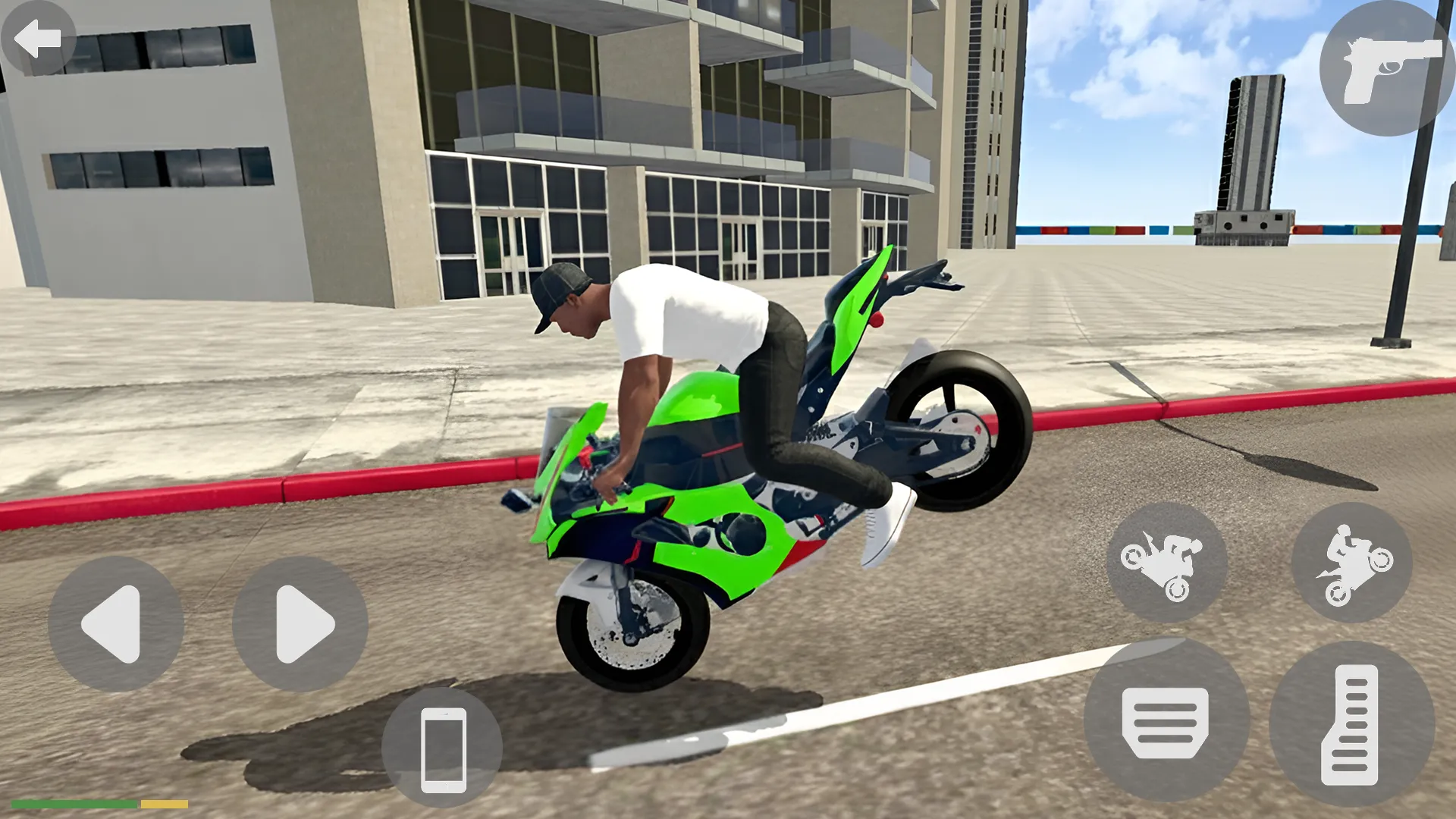1456x819 pixels.
Task: Exit the ride using the top-left arrow
Action: point(36,36)
